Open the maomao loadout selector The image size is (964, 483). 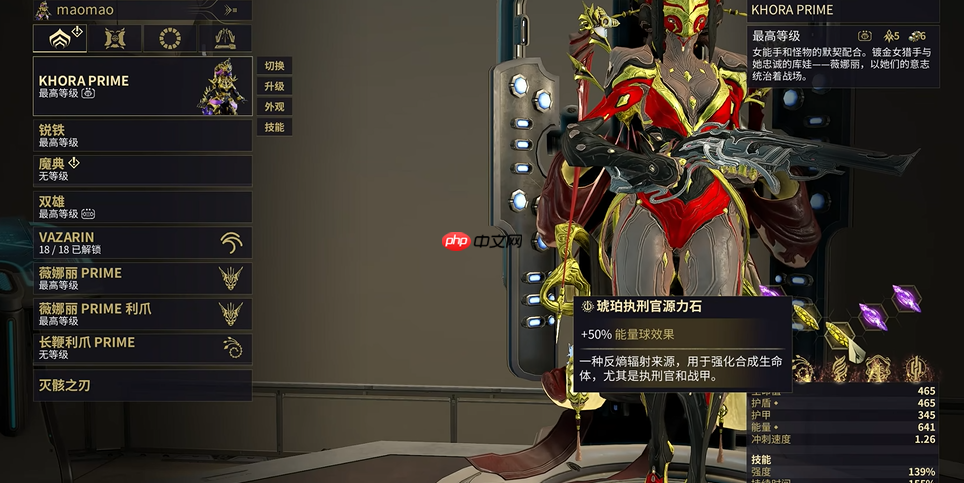142,10
